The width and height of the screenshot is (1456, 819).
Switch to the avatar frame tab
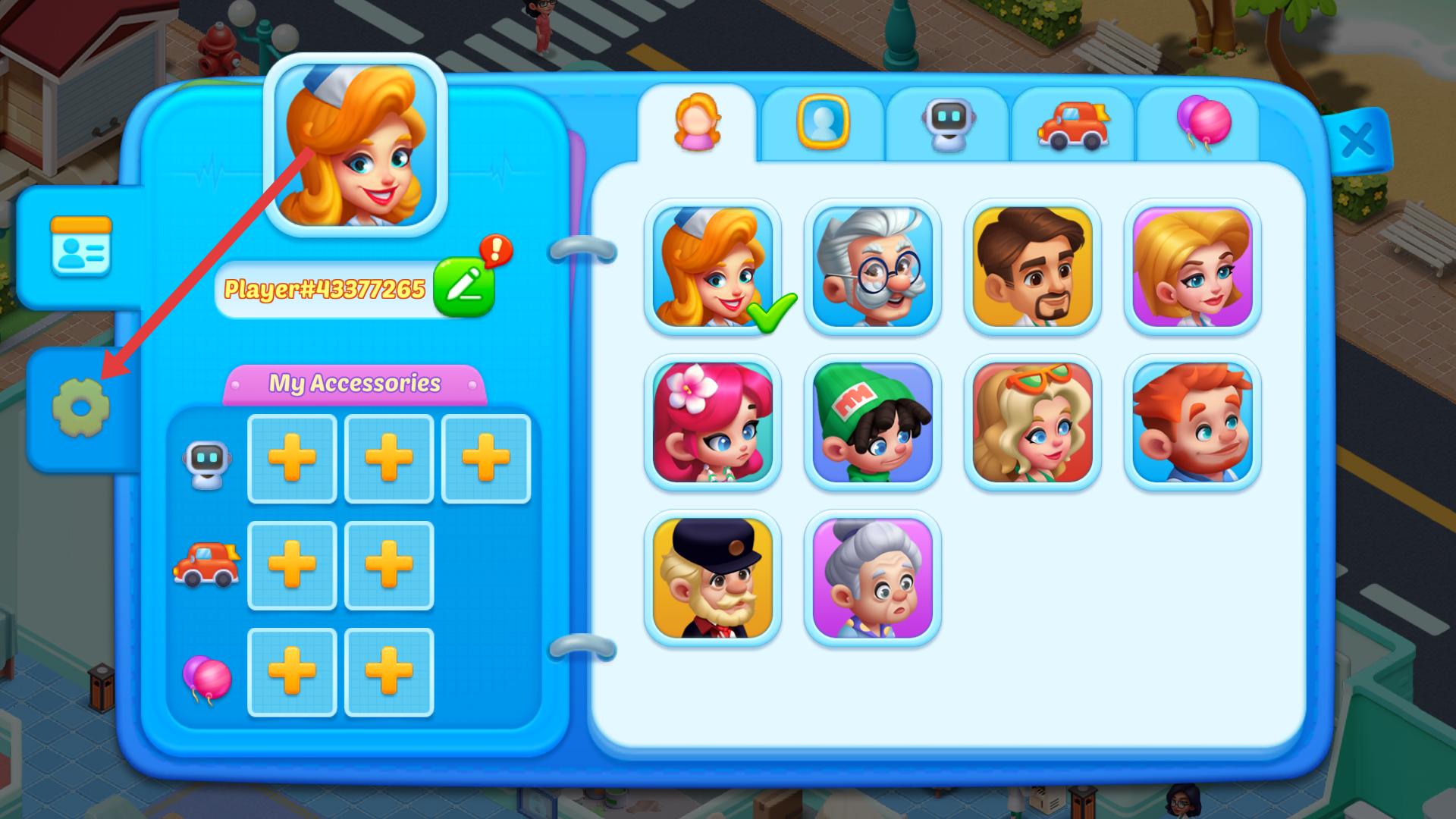click(823, 123)
